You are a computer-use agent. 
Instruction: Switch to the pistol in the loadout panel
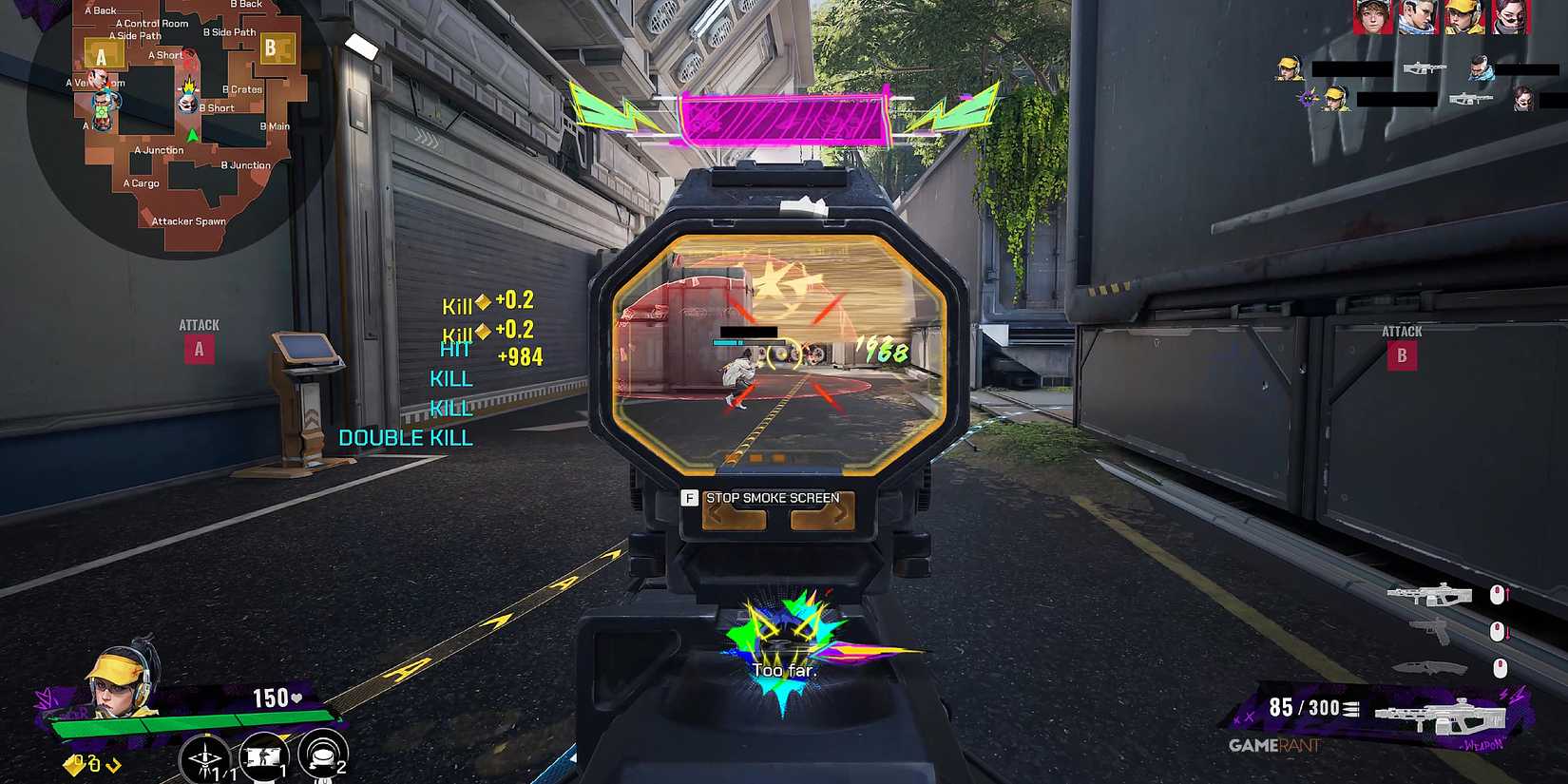1432,630
